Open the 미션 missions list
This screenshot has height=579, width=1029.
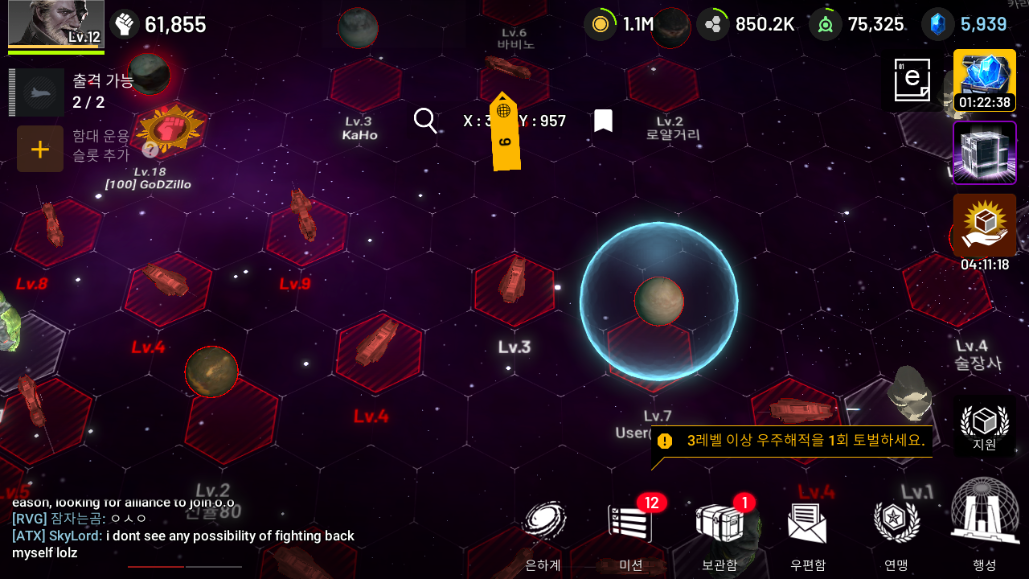point(631,531)
